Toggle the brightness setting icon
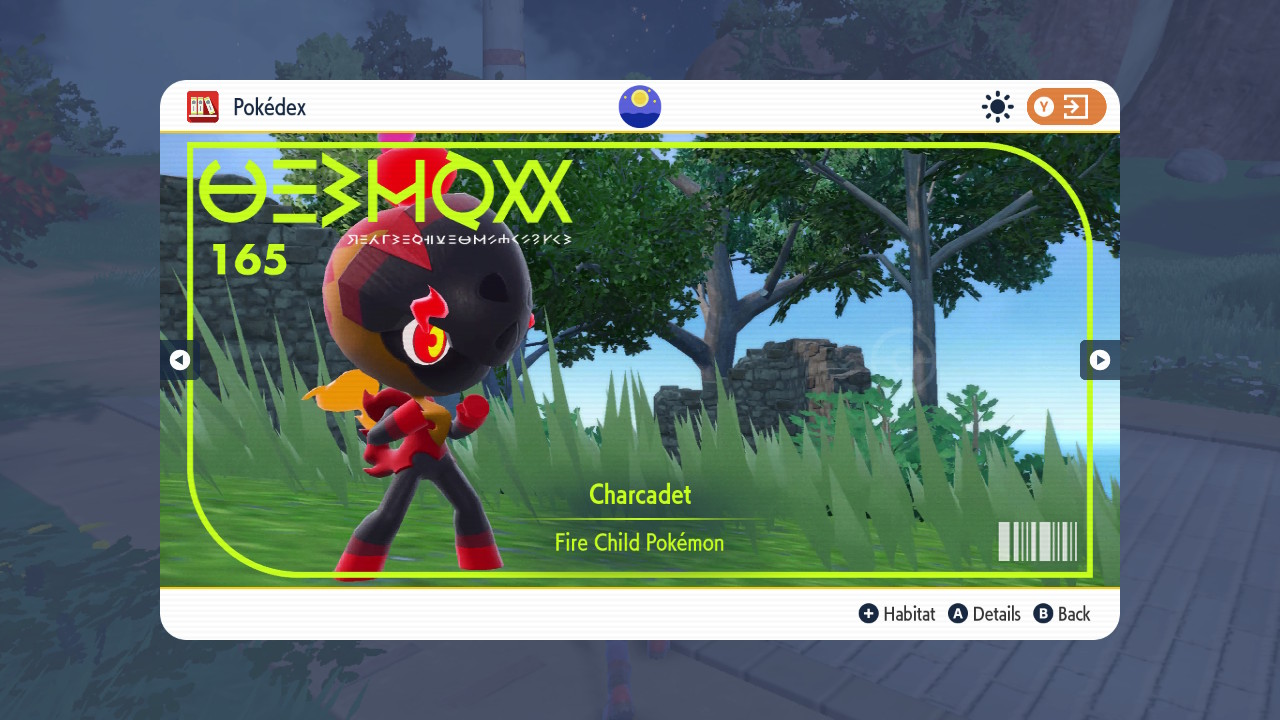Screen dimensions: 1280x720 pos(997,107)
